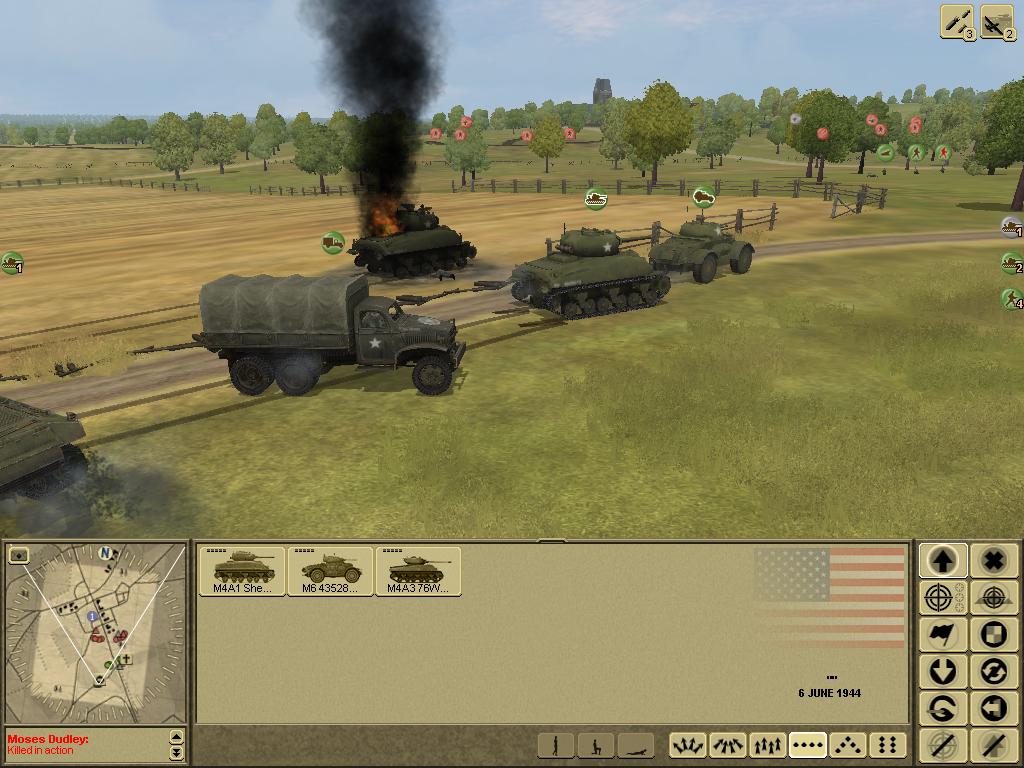Viewport: 1024px width, 768px height.
Task: Click the left-arrow reverse order button
Action: pyautogui.click(x=993, y=709)
